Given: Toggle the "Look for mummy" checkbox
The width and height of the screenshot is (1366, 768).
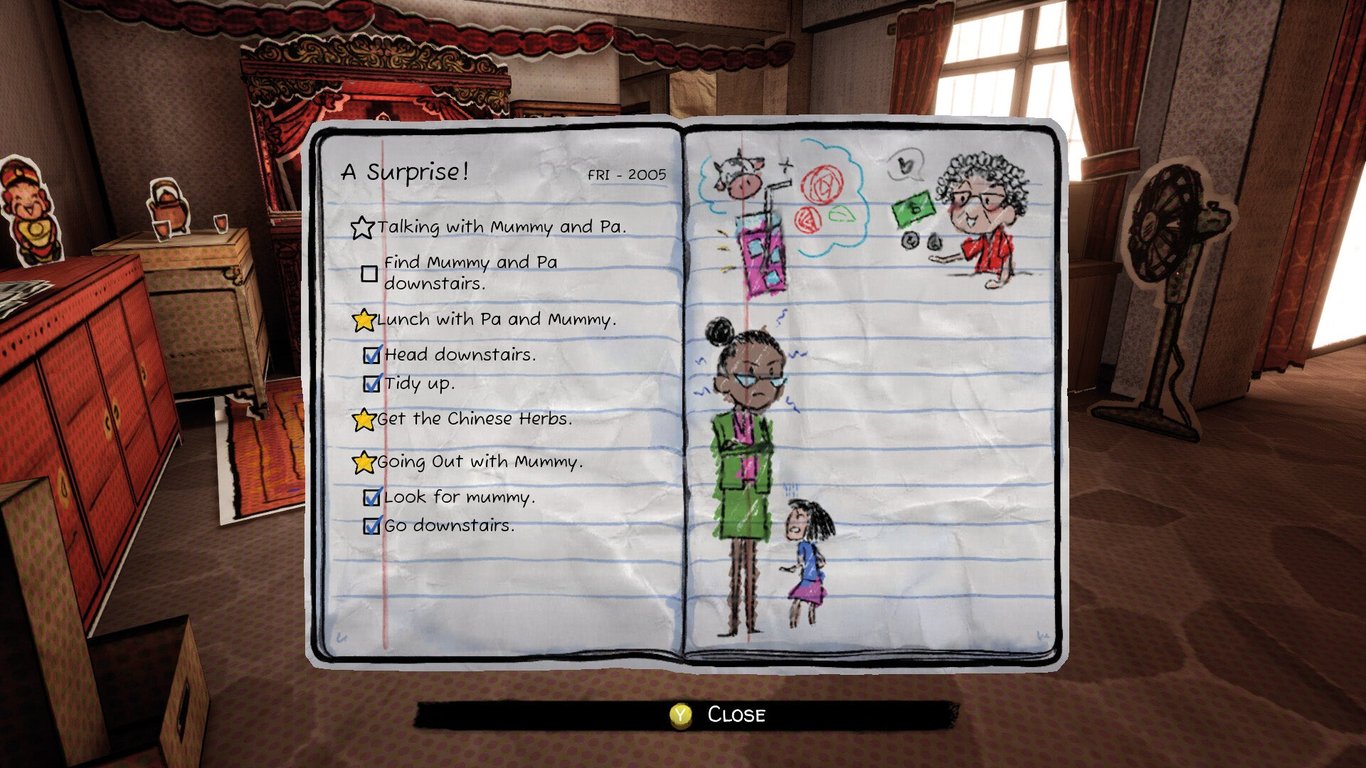Looking at the screenshot, I should point(370,496).
